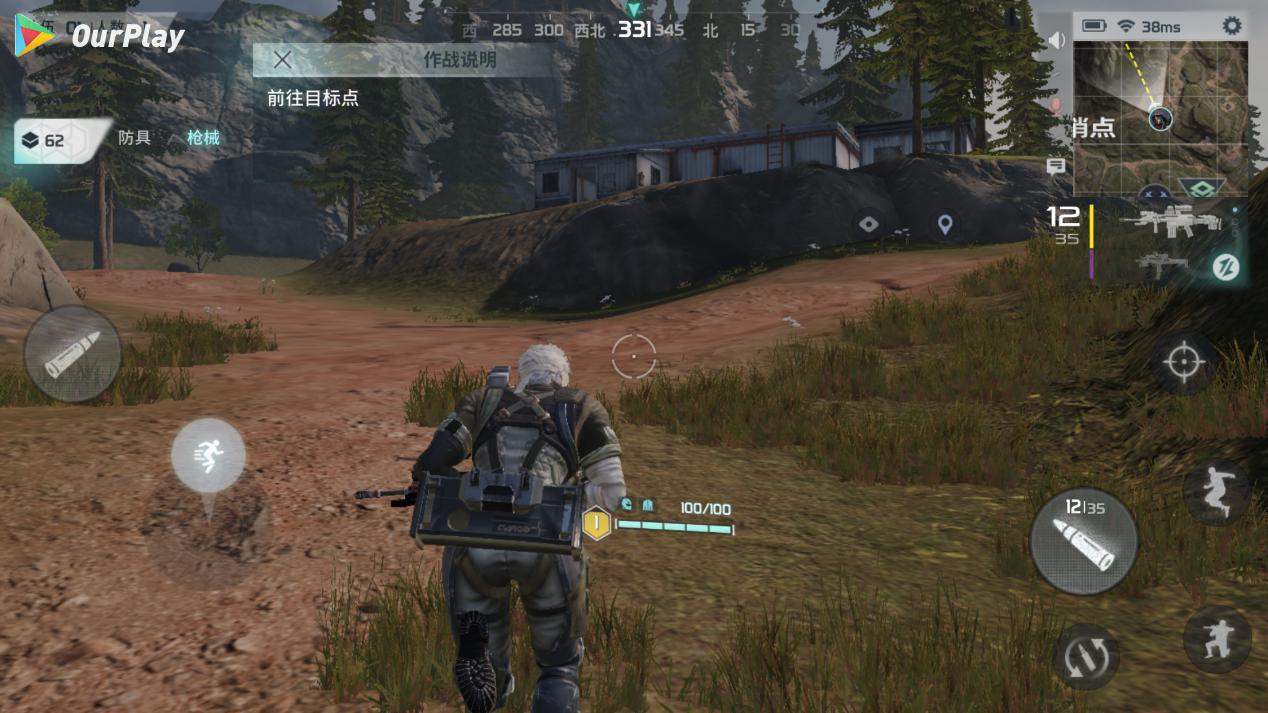Screen dimensions: 1268x713
Task: Switch to the 防具 armor tab
Action: tap(135, 138)
